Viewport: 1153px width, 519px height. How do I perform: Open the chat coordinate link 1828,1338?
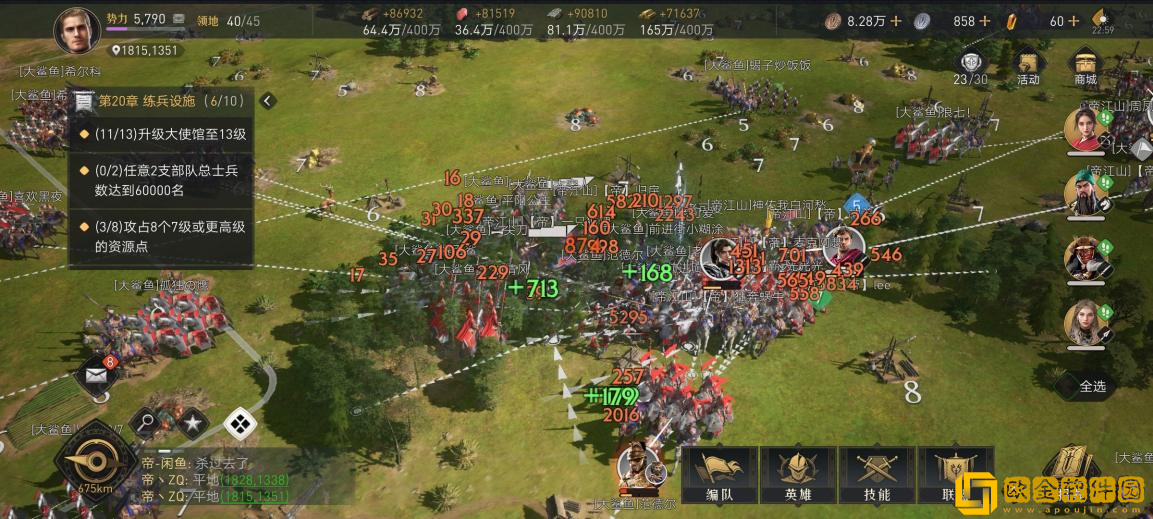[x=254, y=481]
